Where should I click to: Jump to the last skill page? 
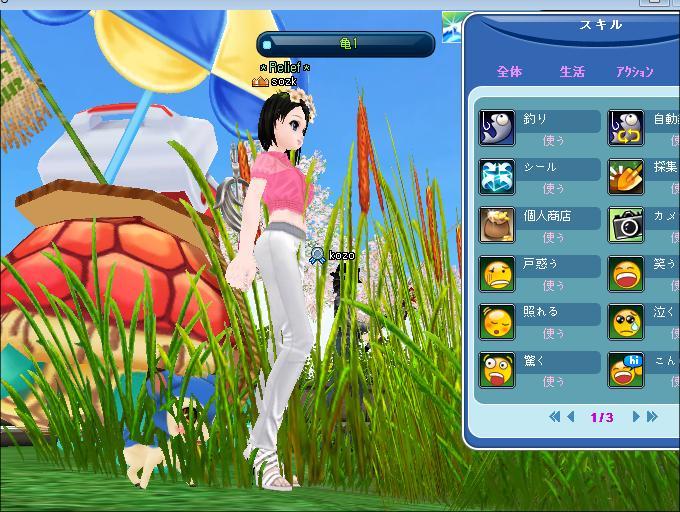pos(652,417)
